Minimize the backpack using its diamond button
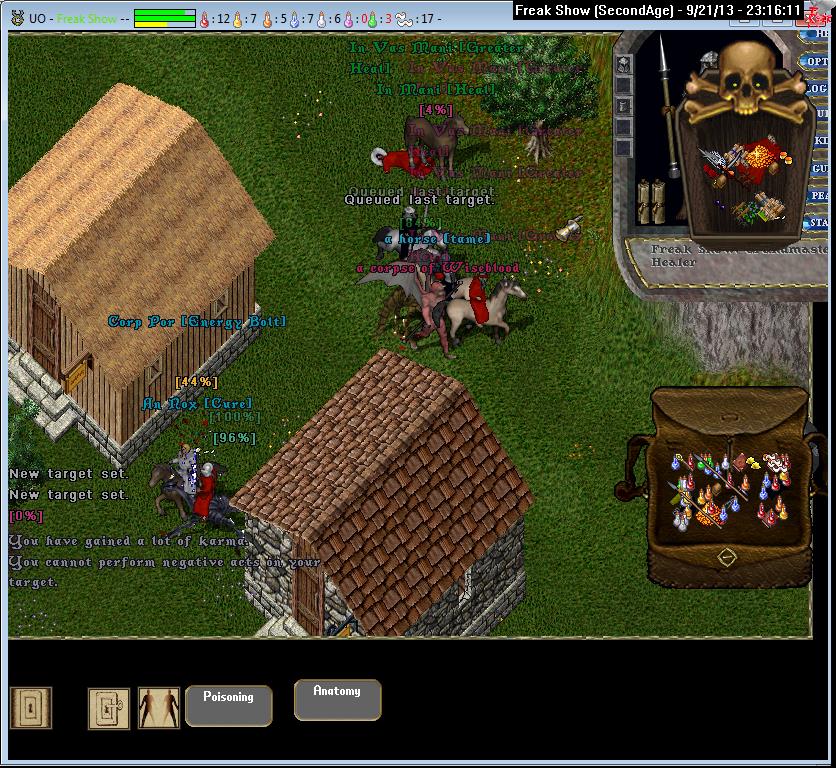 click(x=727, y=556)
